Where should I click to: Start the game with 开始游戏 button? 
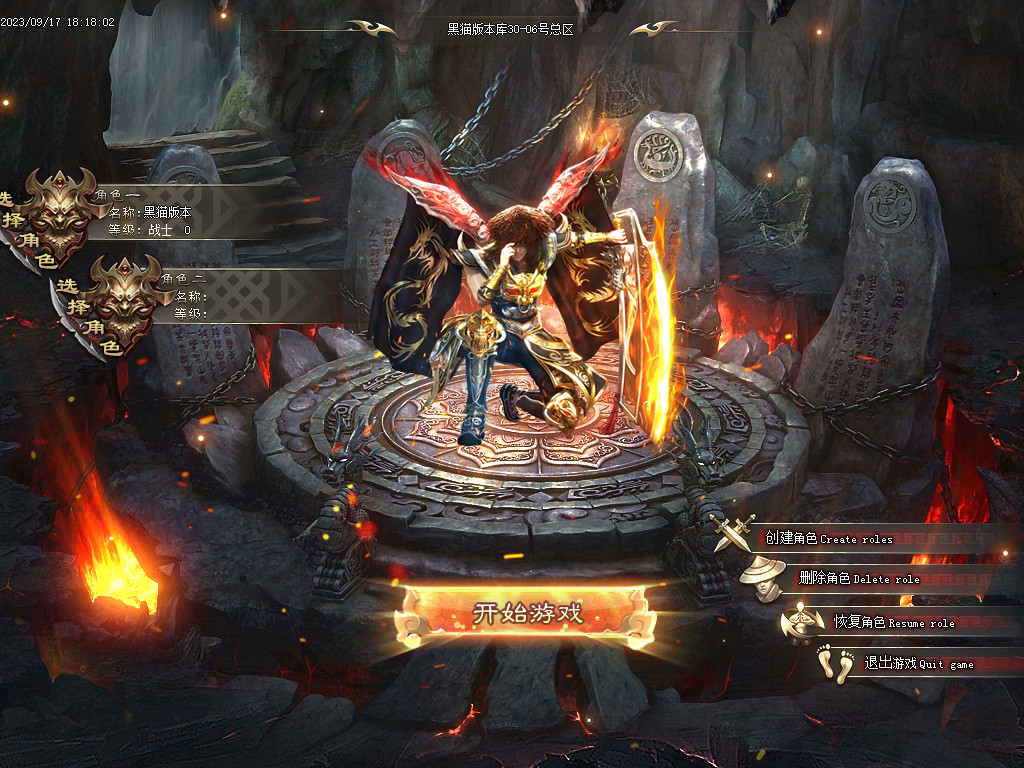click(x=526, y=612)
